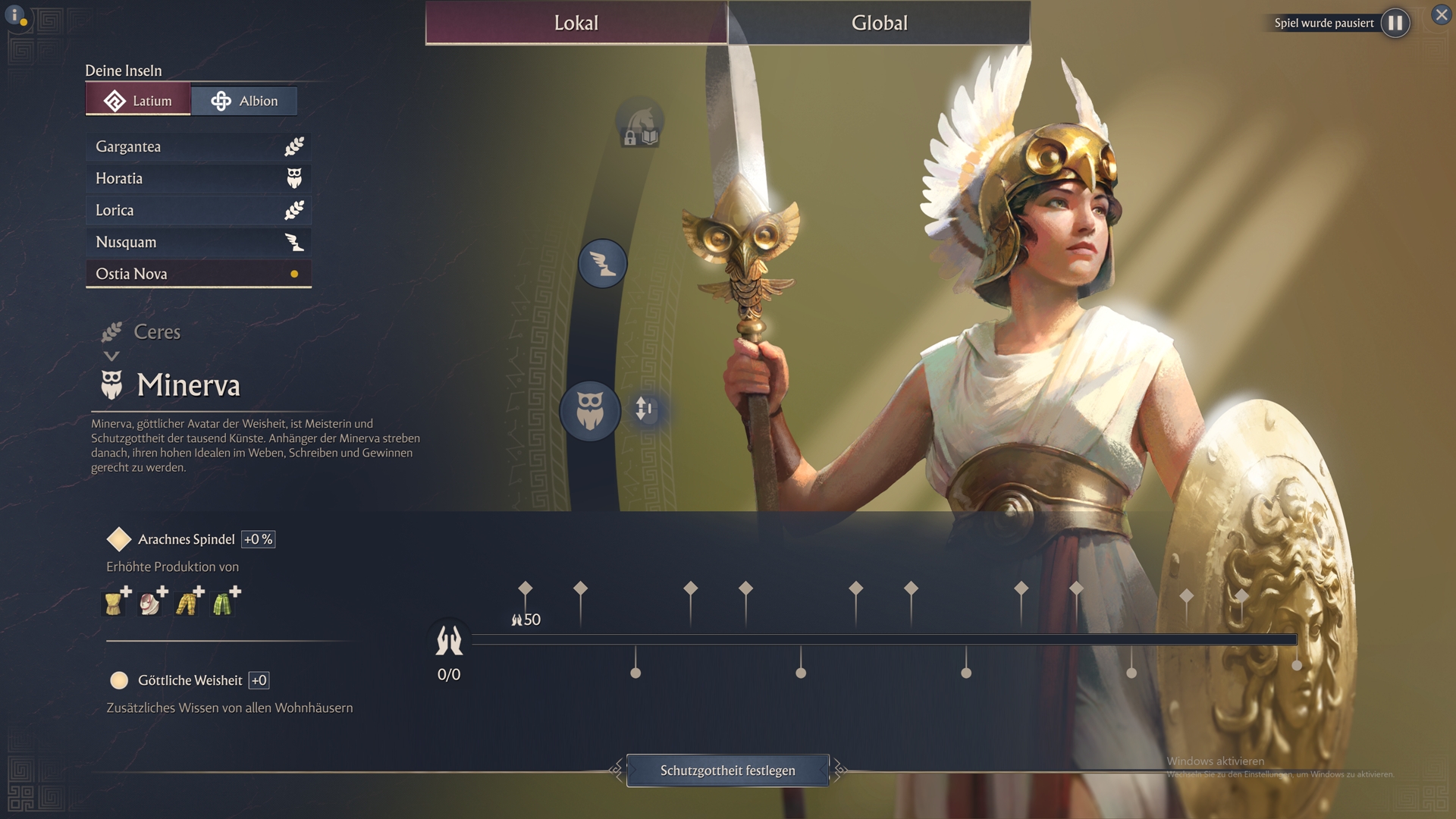
Task: Pick the Nusquam island row
Action: click(198, 242)
